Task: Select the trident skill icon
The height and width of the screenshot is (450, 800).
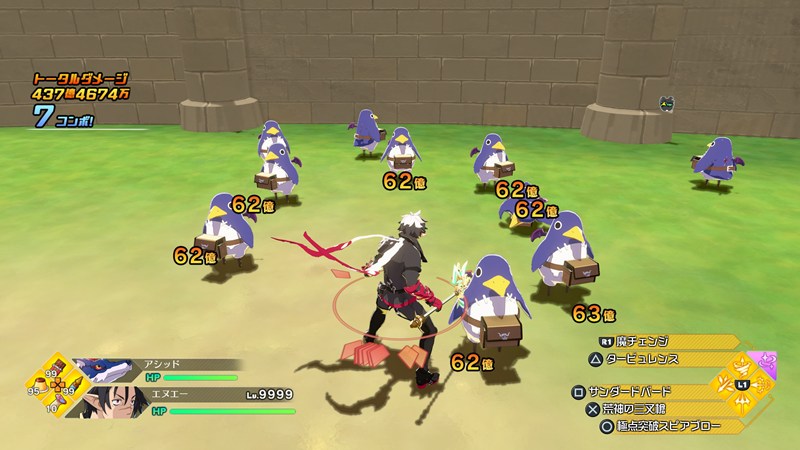Action: tap(741, 401)
